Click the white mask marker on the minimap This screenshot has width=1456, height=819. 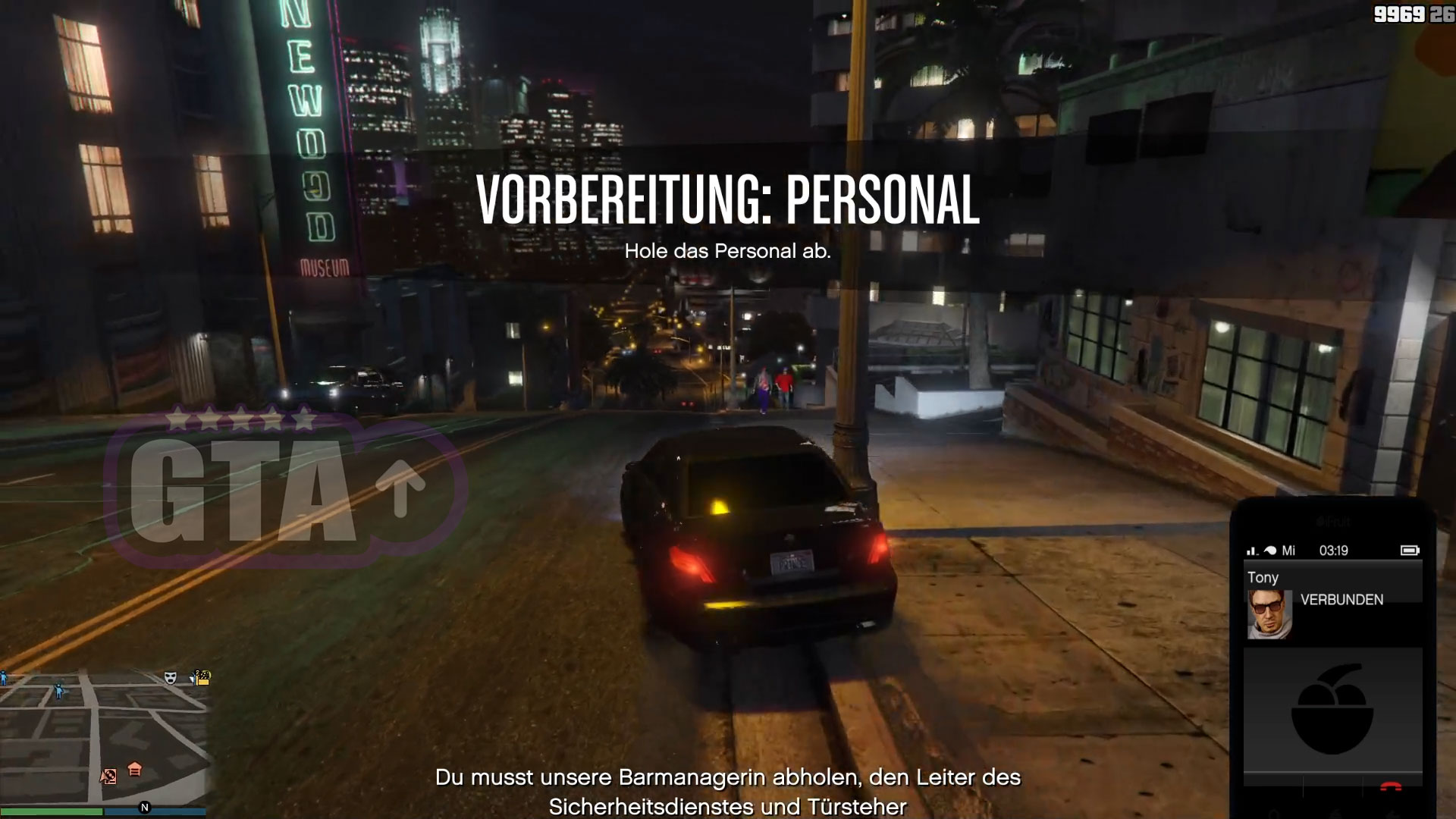pyautogui.click(x=171, y=678)
